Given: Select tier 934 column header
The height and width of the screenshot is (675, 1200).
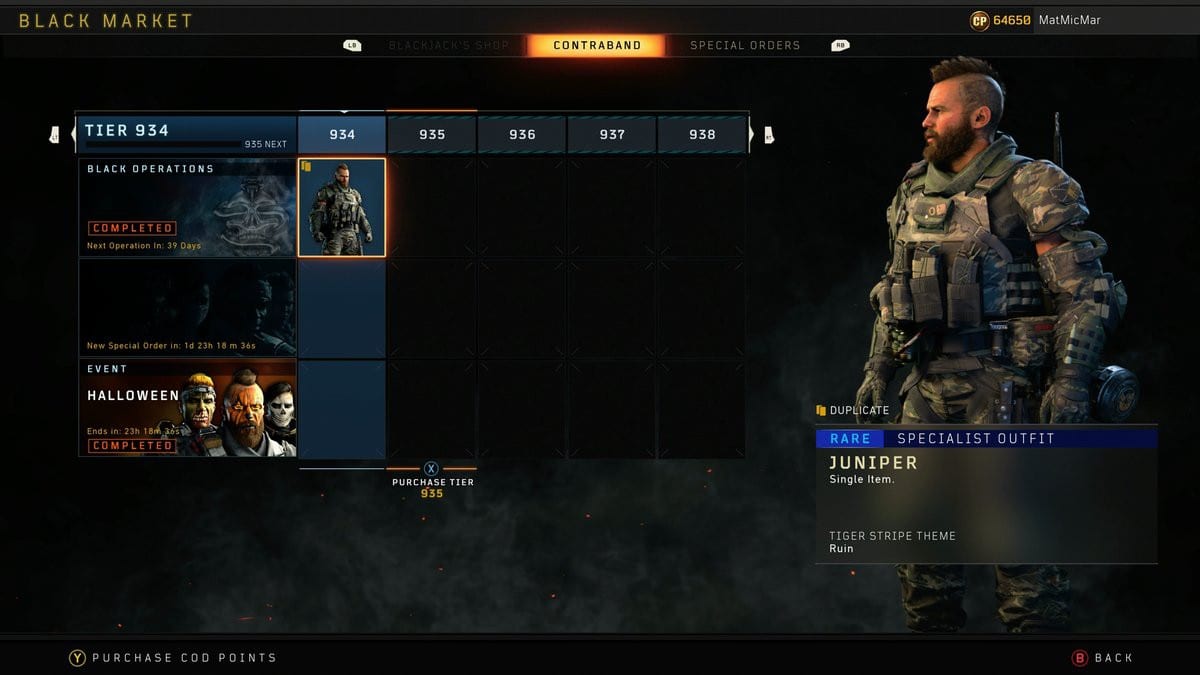Looking at the screenshot, I should coord(342,134).
